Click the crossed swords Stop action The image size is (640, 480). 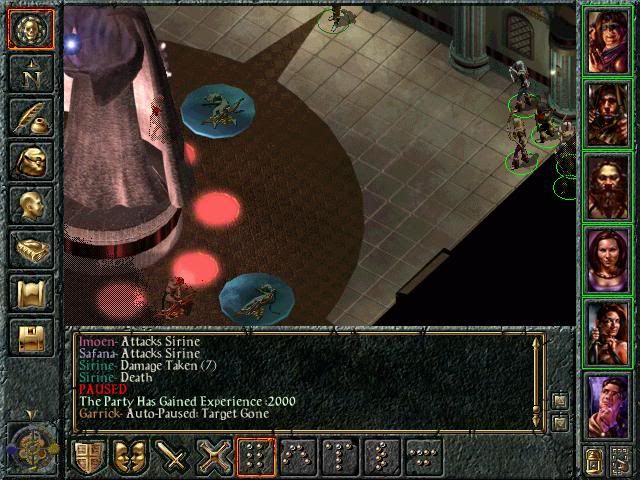(214, 458)
